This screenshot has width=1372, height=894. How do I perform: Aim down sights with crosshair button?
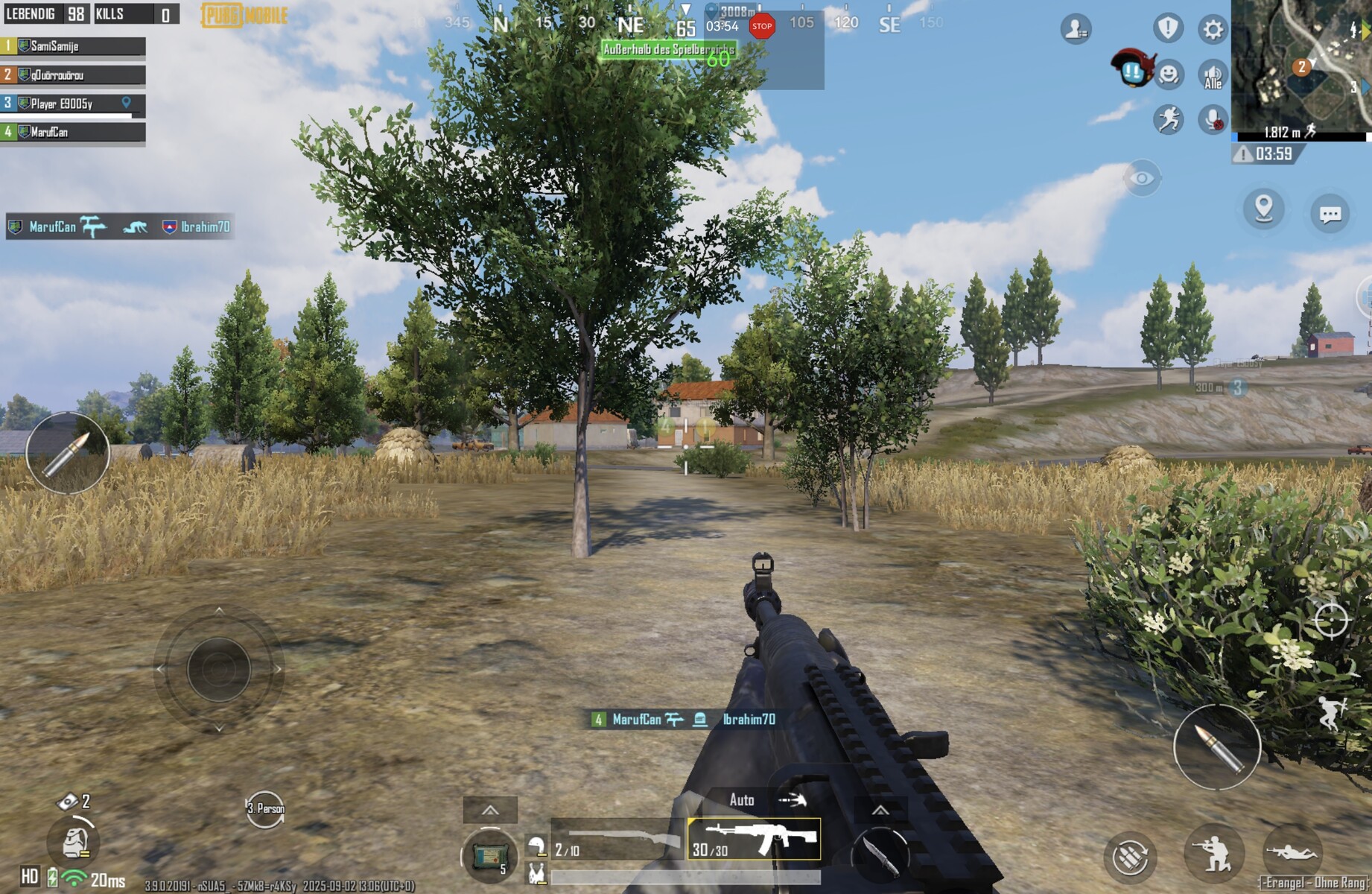point(1330,620)
